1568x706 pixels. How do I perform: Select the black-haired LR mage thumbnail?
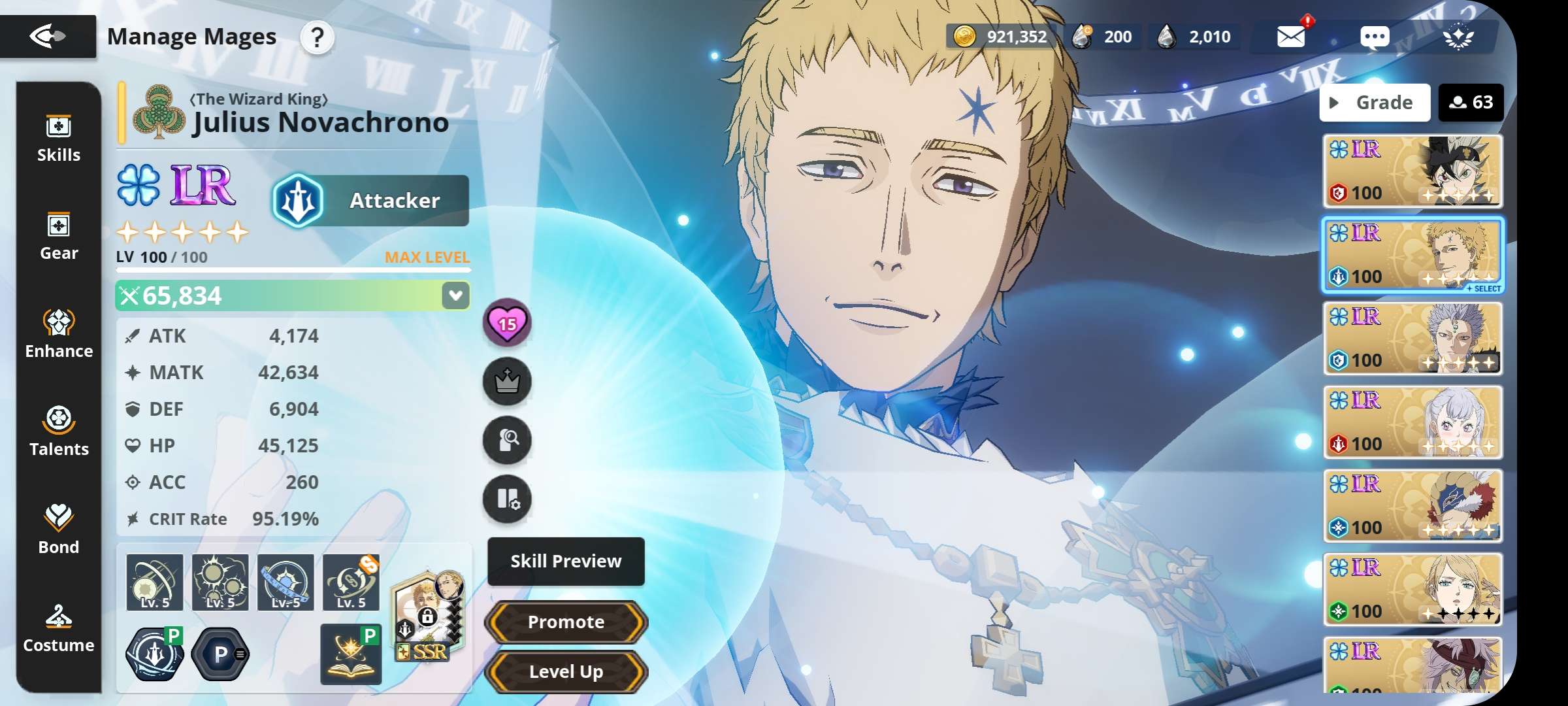(1413, 171)
